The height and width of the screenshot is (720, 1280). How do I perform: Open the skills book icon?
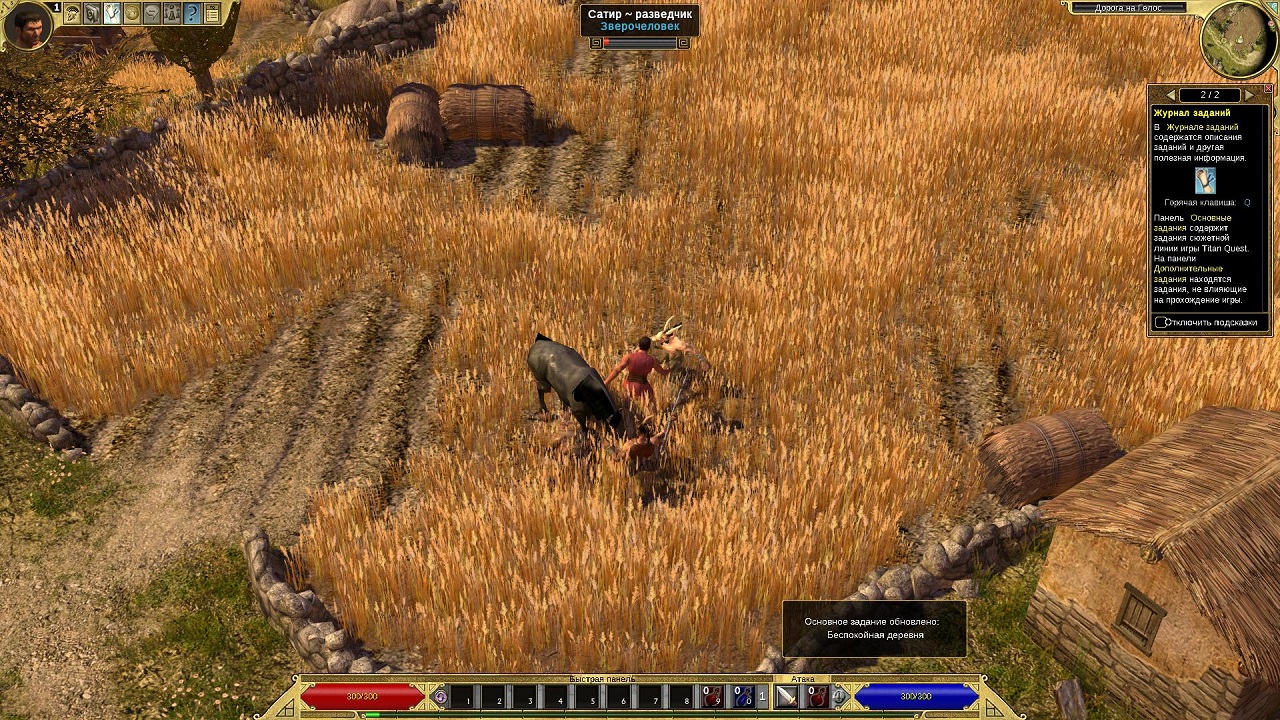92,14
